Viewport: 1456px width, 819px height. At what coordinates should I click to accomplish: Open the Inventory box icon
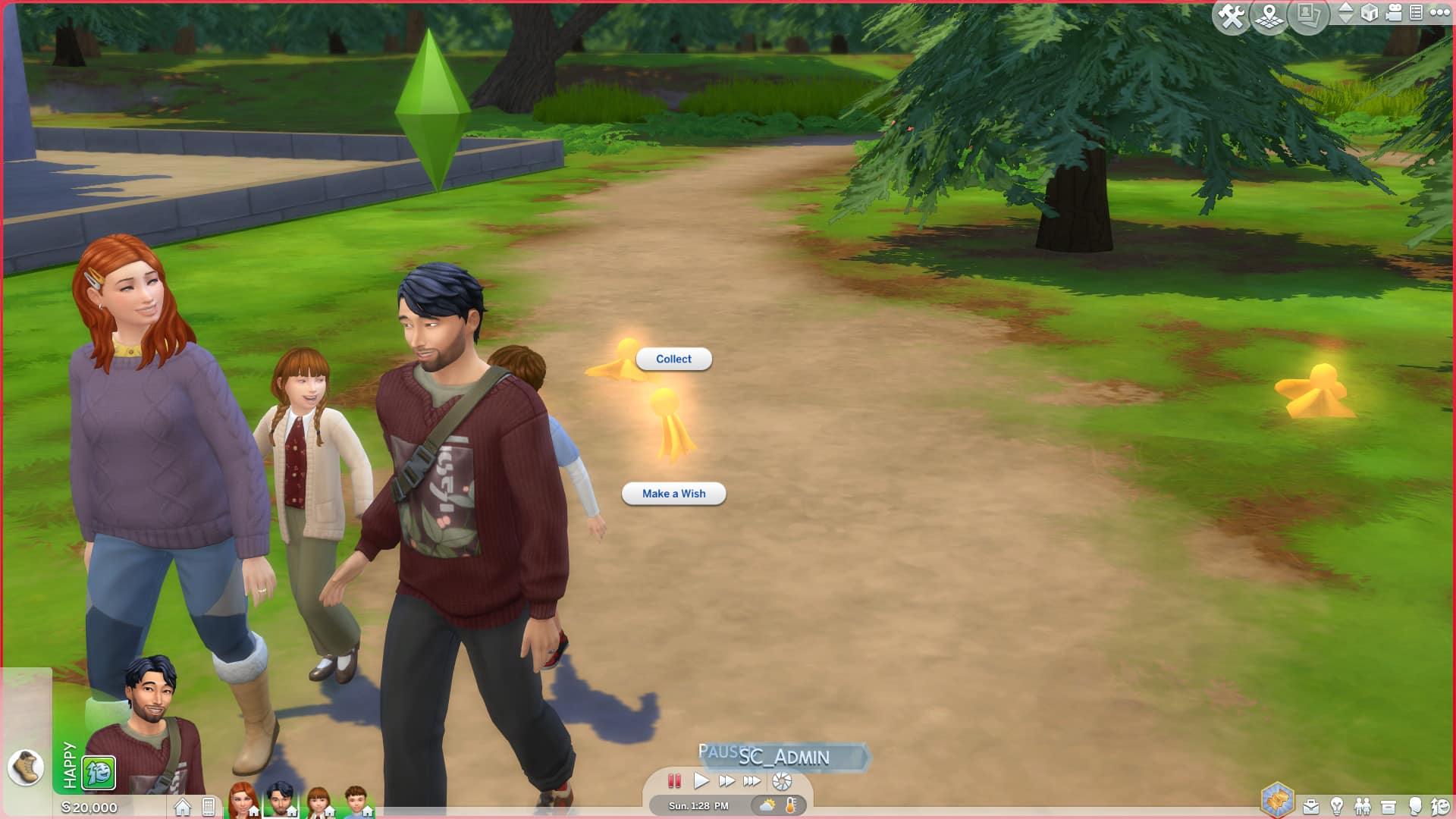click(1389, 807)
